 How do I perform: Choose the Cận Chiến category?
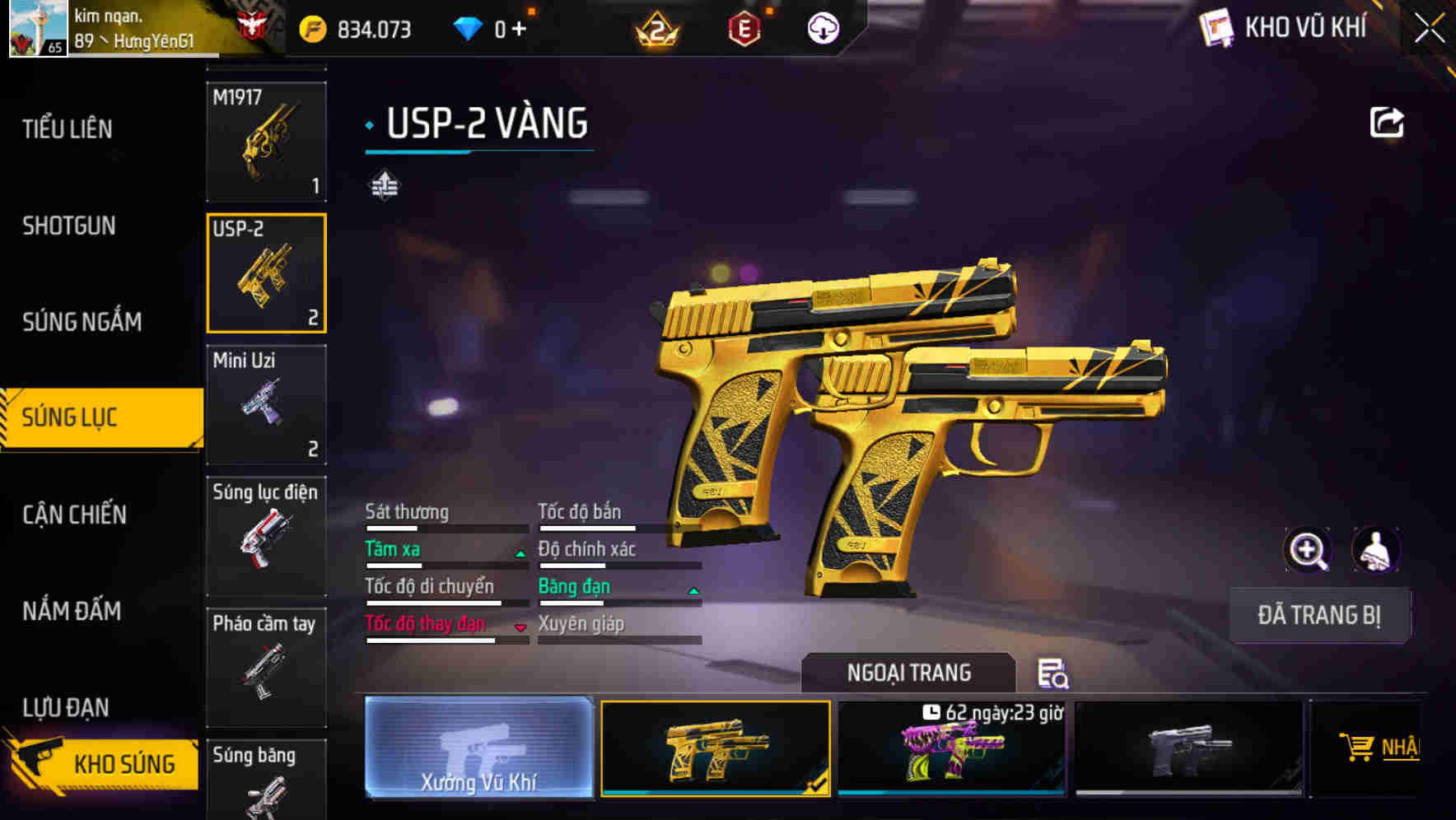(75, 515)
